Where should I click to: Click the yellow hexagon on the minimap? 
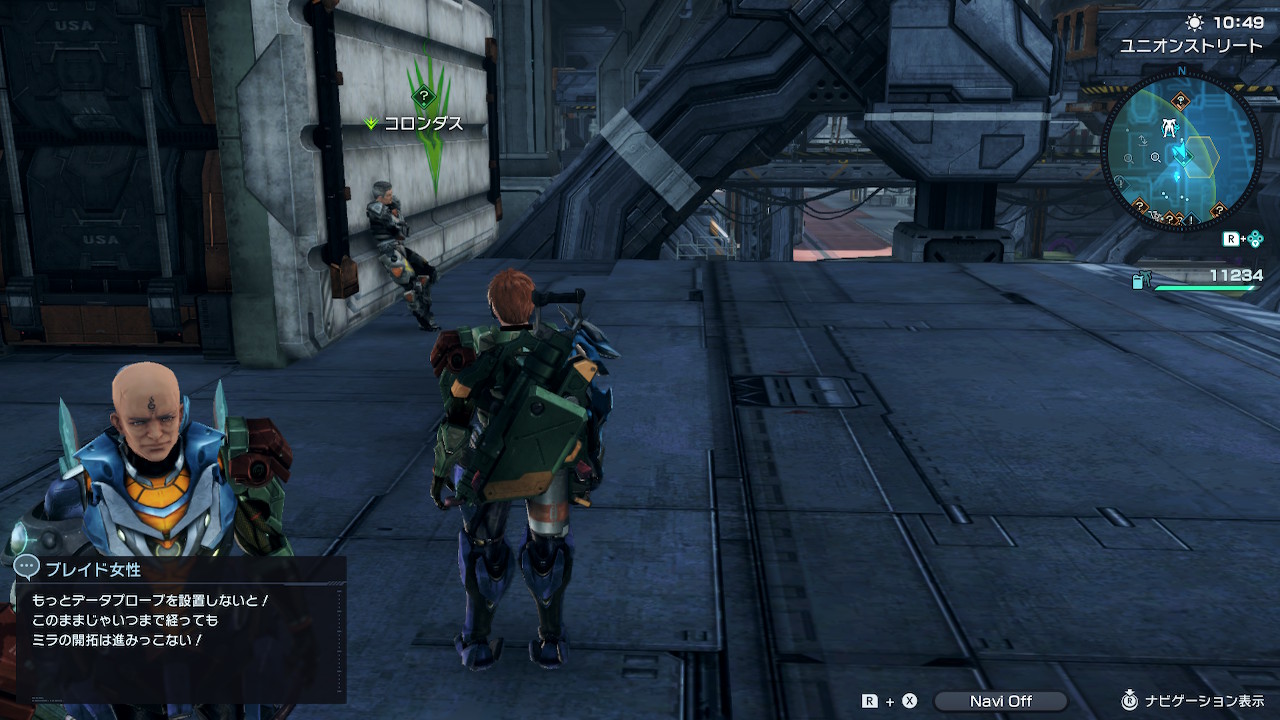(1202, 157)
